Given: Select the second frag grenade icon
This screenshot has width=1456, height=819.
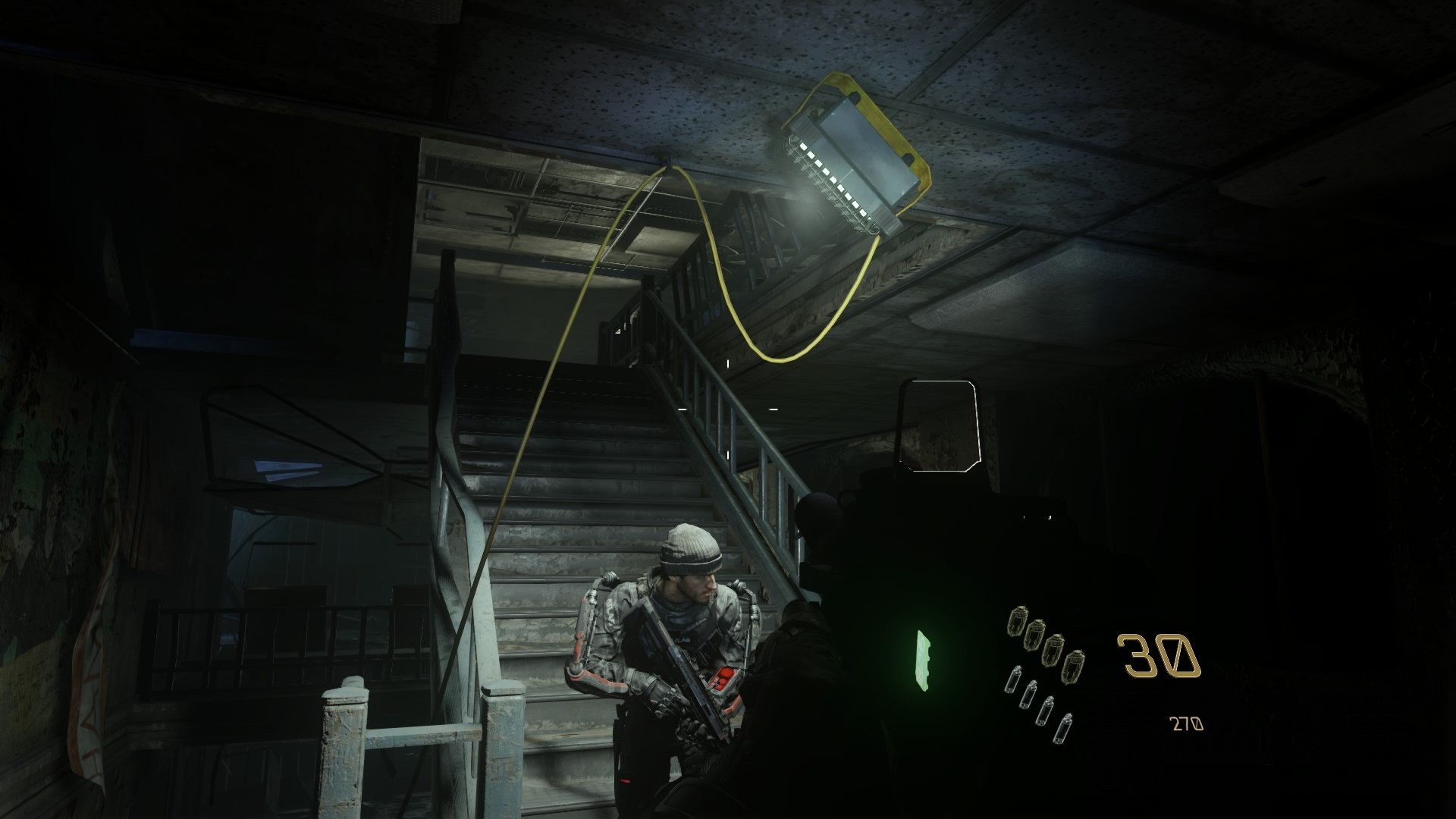Looking at the screenshot, I should [1034, 636].
